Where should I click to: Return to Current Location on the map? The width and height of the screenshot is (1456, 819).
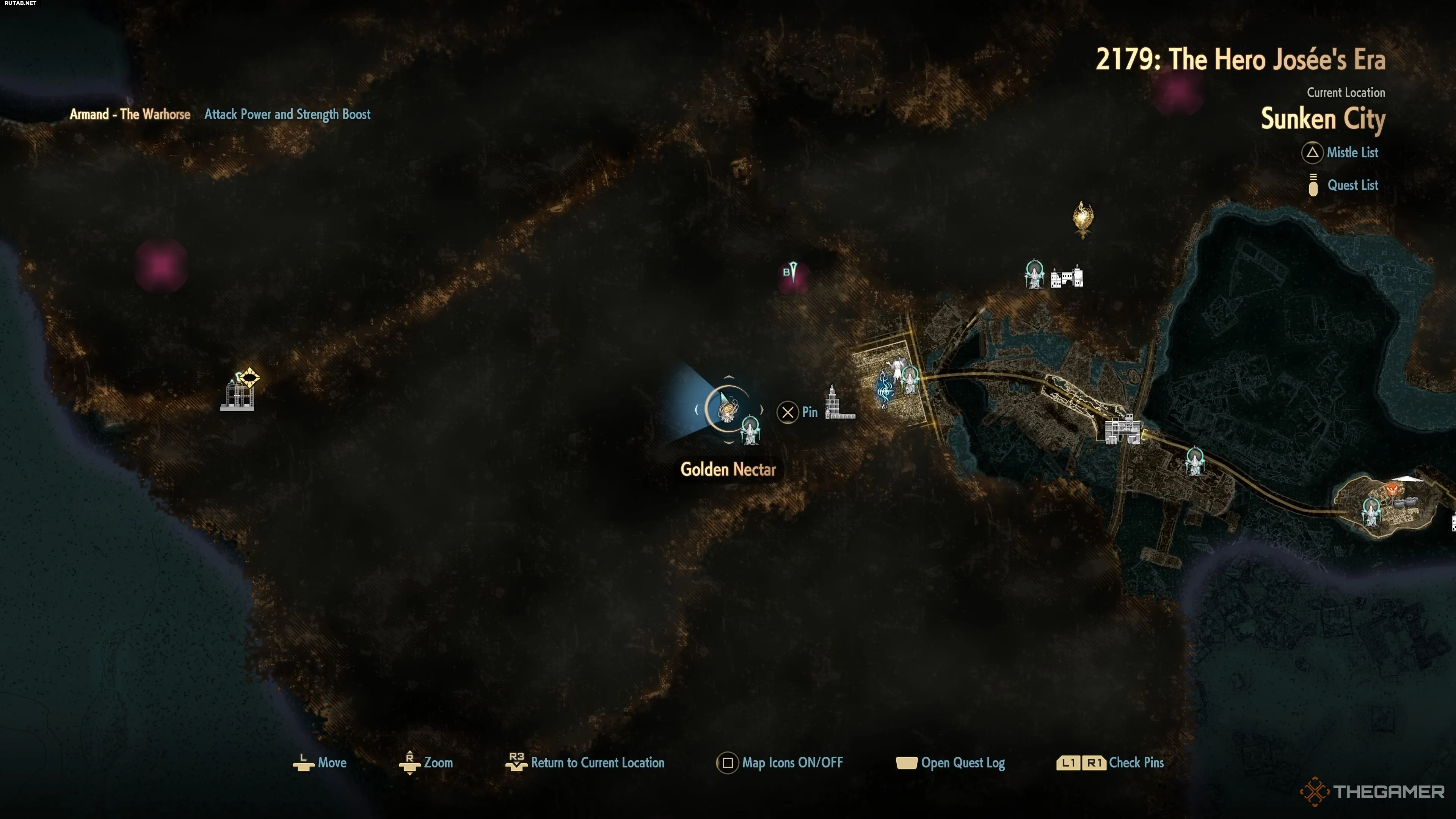[x=596, y=763]
